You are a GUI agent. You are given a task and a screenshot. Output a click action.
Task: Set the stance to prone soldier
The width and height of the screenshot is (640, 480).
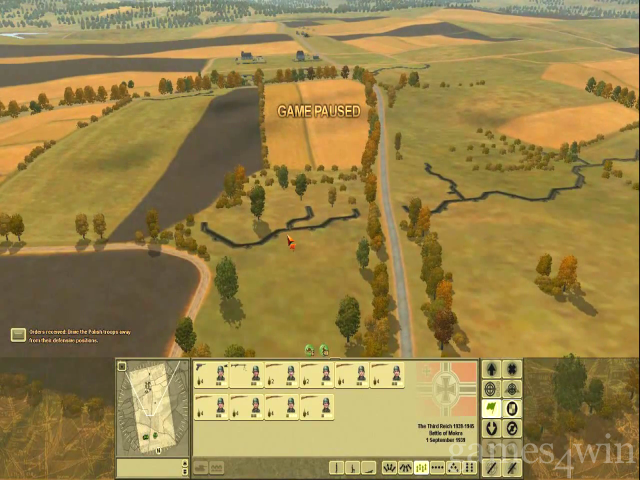click(x=371, y=467)
